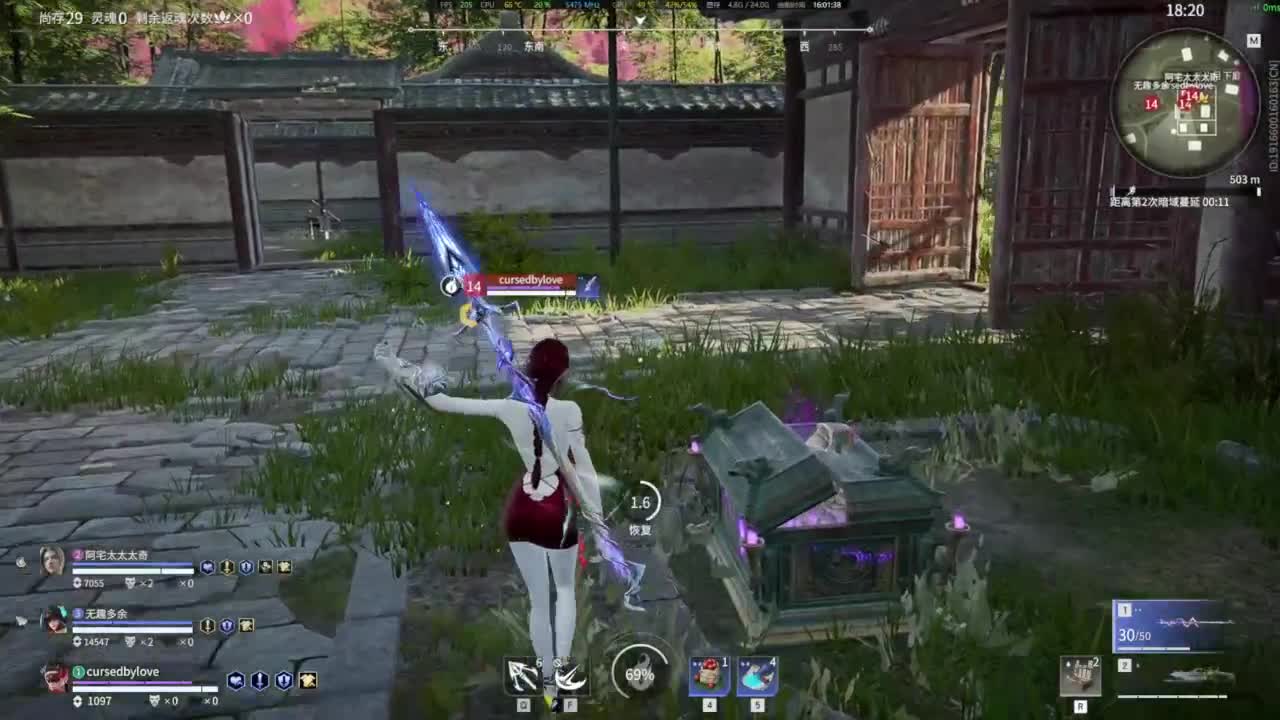
Task: Click cursedbylove's portrait in the team list
Action: (55, 682)
